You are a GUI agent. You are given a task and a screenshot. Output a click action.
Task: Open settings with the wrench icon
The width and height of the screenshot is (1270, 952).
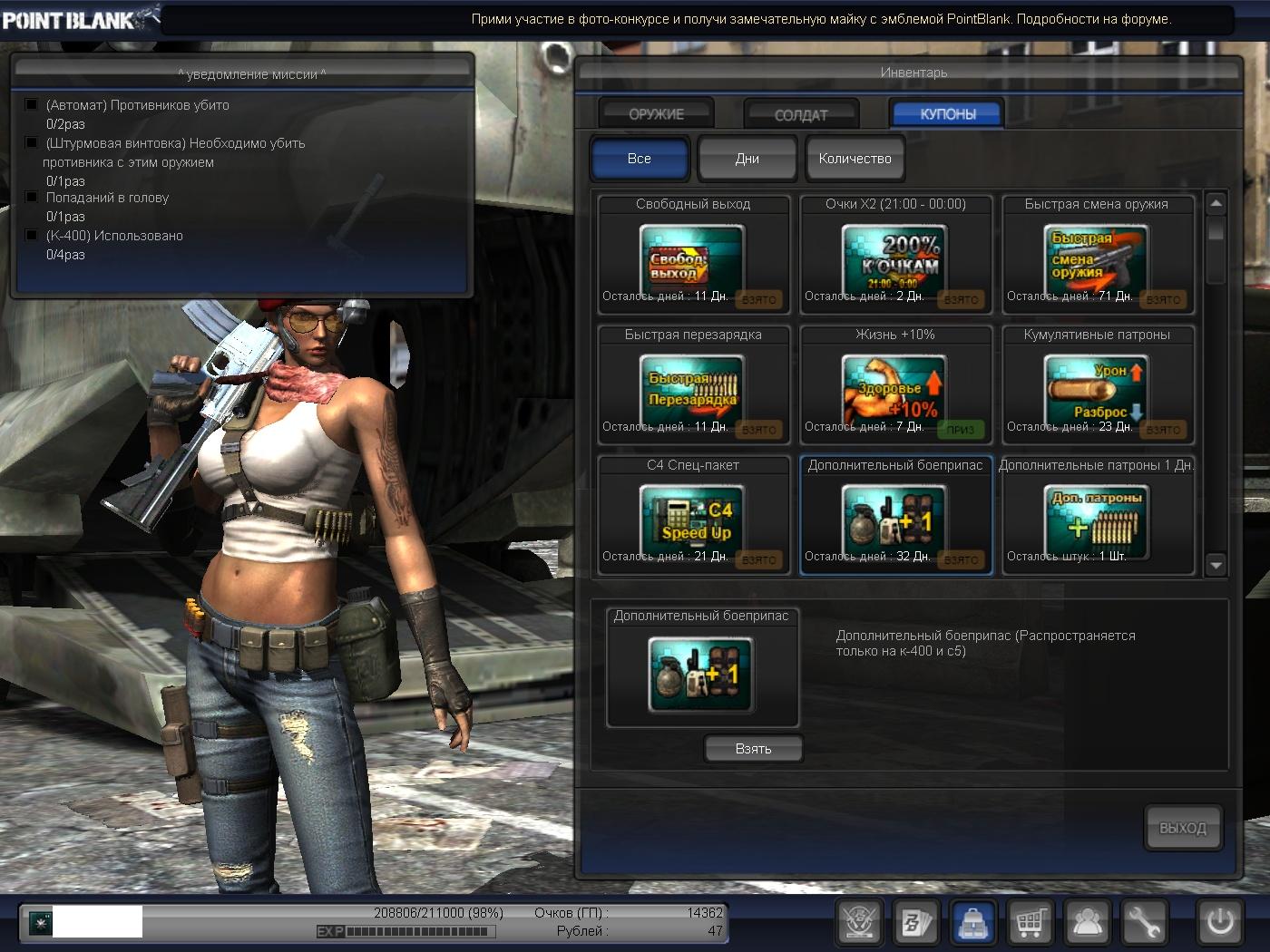[x=1143, y=923]
